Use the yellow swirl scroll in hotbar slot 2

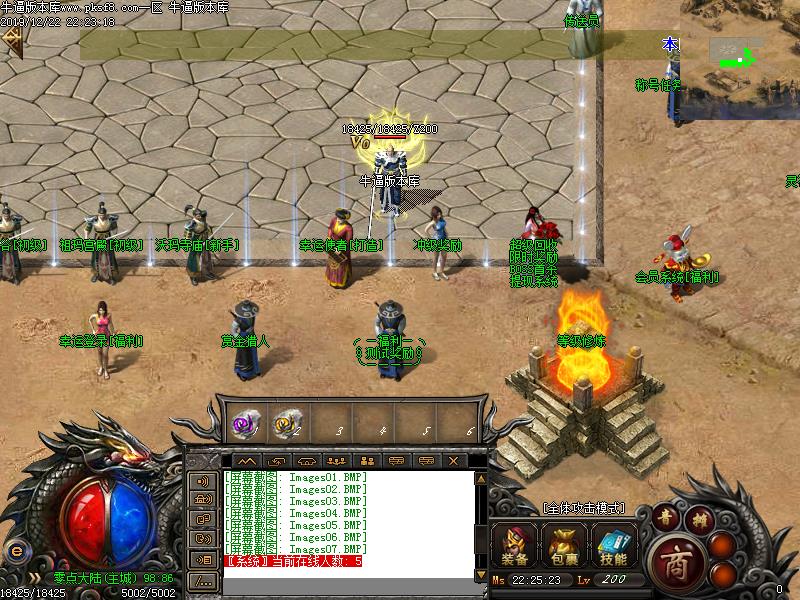(288, 423)
